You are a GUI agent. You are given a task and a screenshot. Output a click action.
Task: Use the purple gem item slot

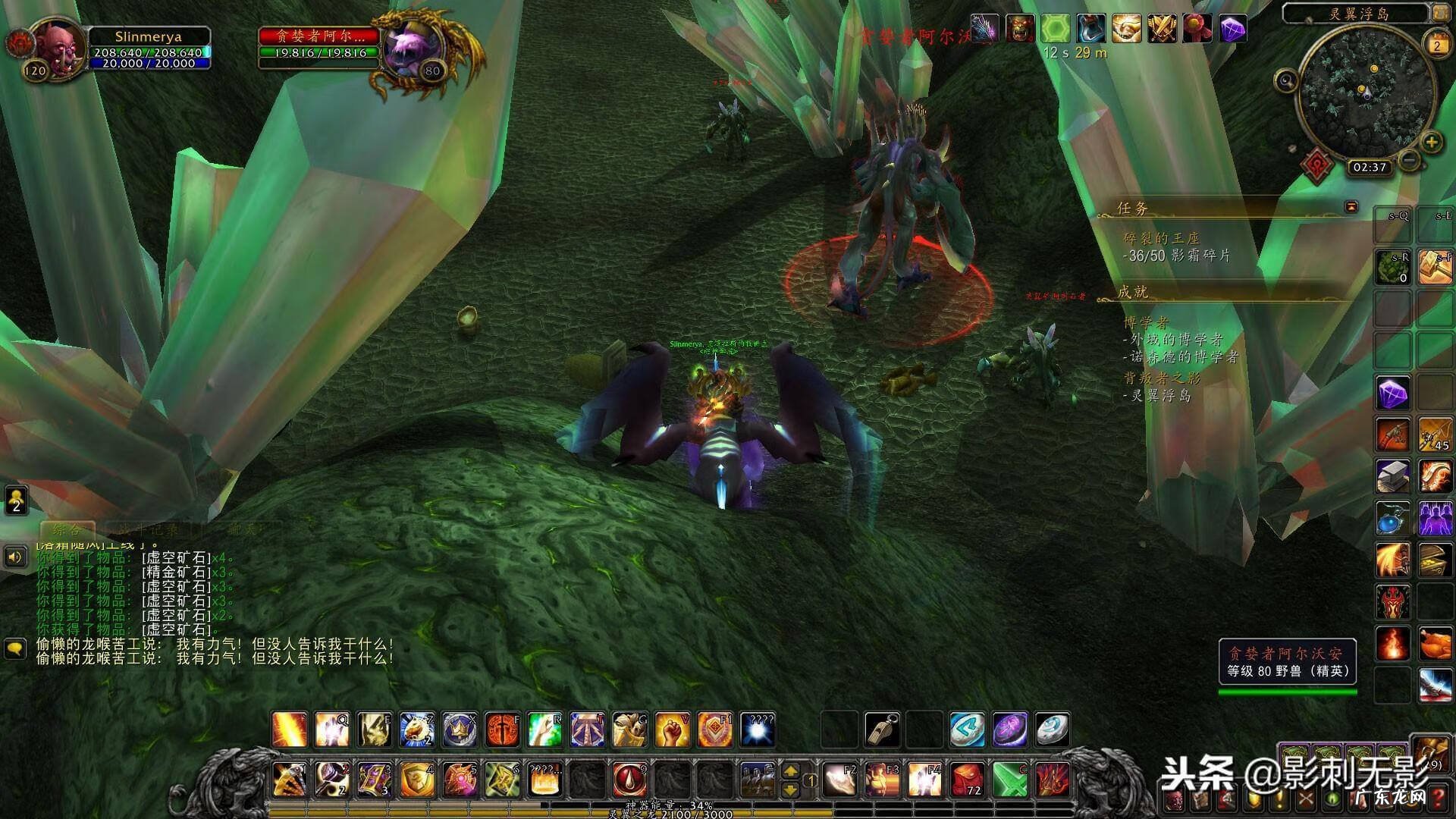coord(1393,394)
